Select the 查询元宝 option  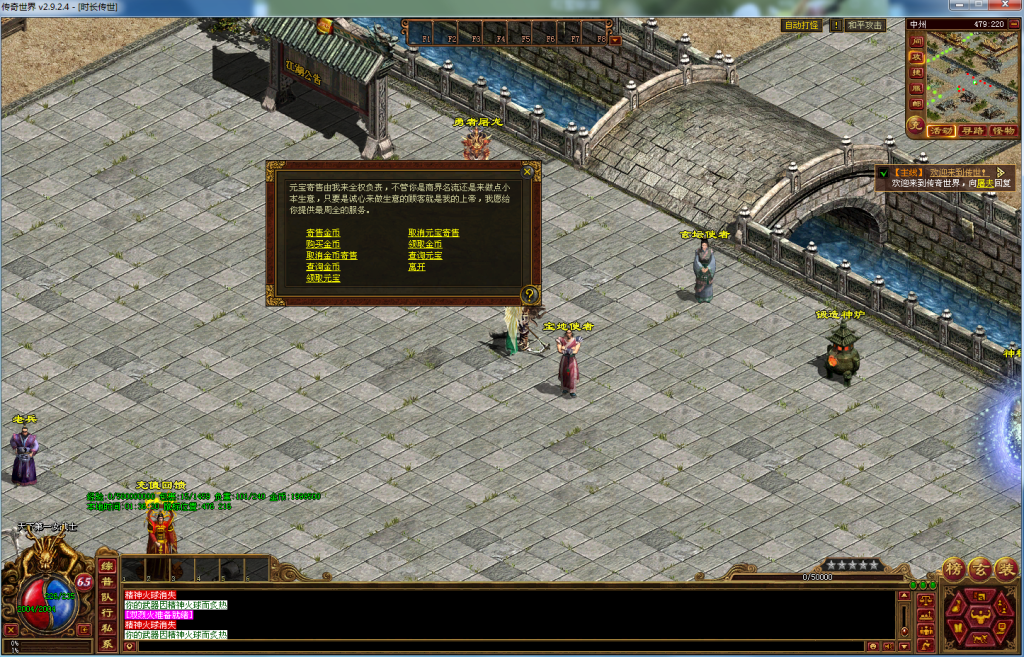click(x=425, y=256)
